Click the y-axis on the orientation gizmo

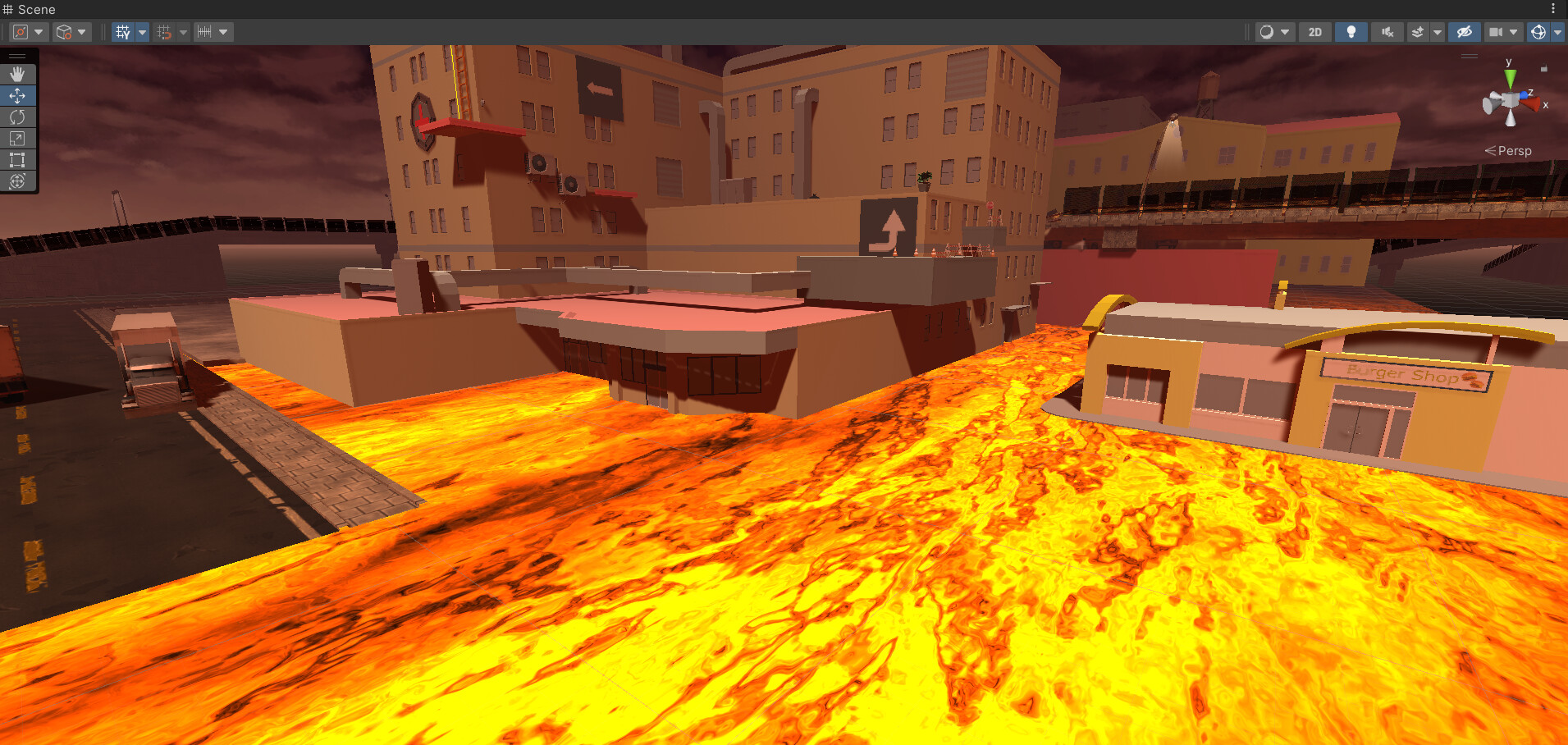pyautogui.click(x=1509, y=77)
